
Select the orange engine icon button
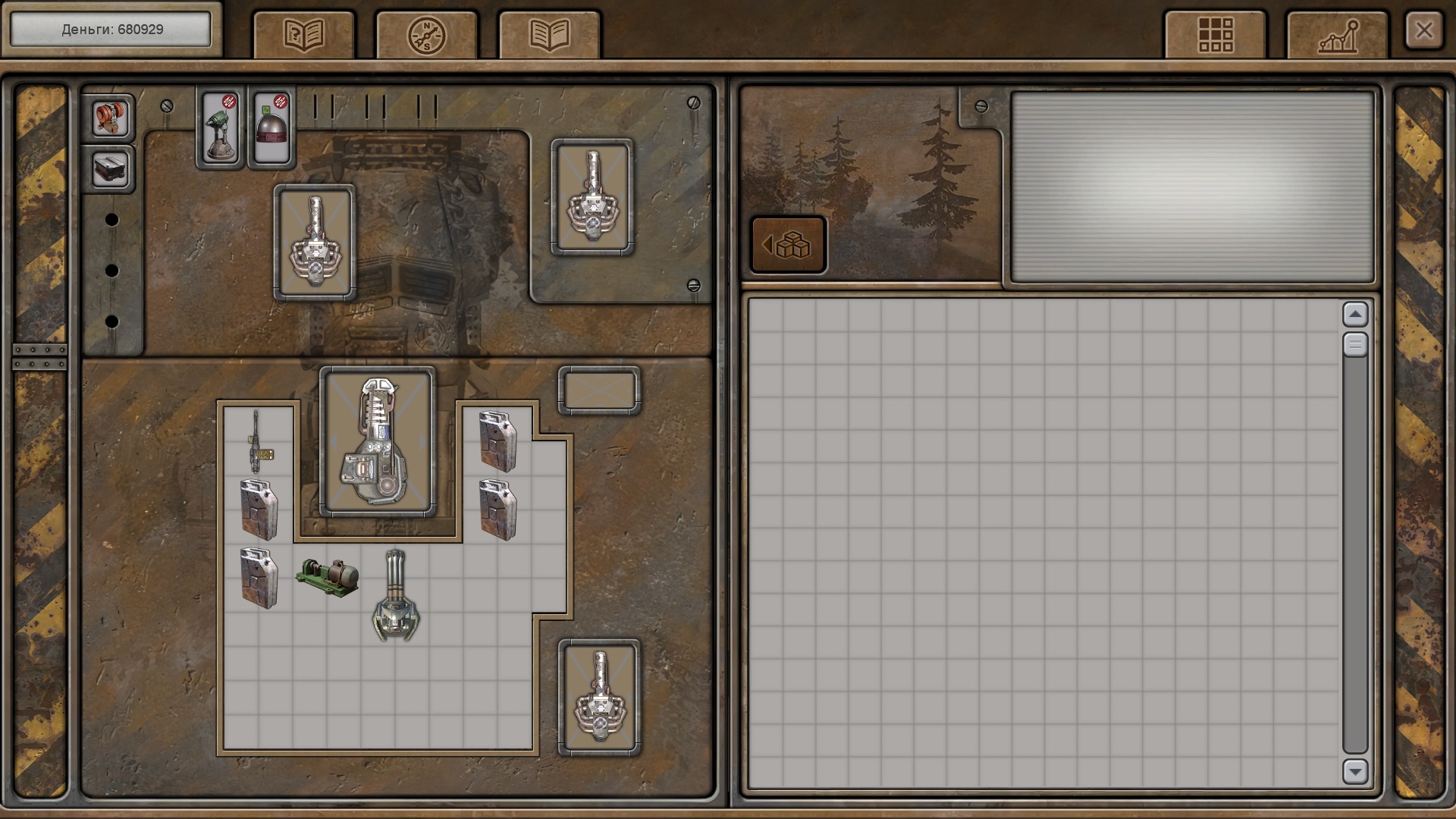click(110, 118)
